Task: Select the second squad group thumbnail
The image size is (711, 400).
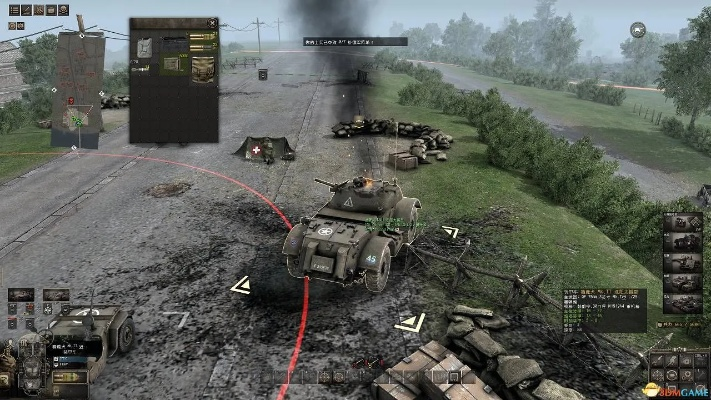Action: (x=56, y=295)
